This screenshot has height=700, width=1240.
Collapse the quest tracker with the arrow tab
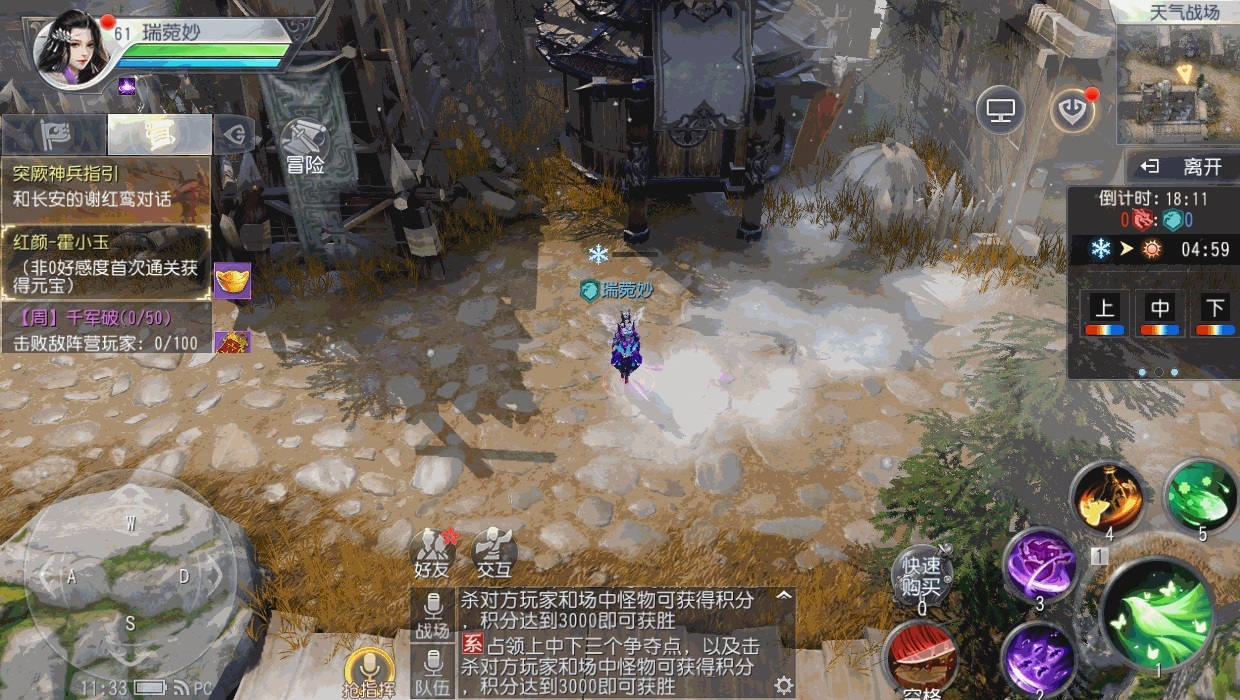(236, 134)
